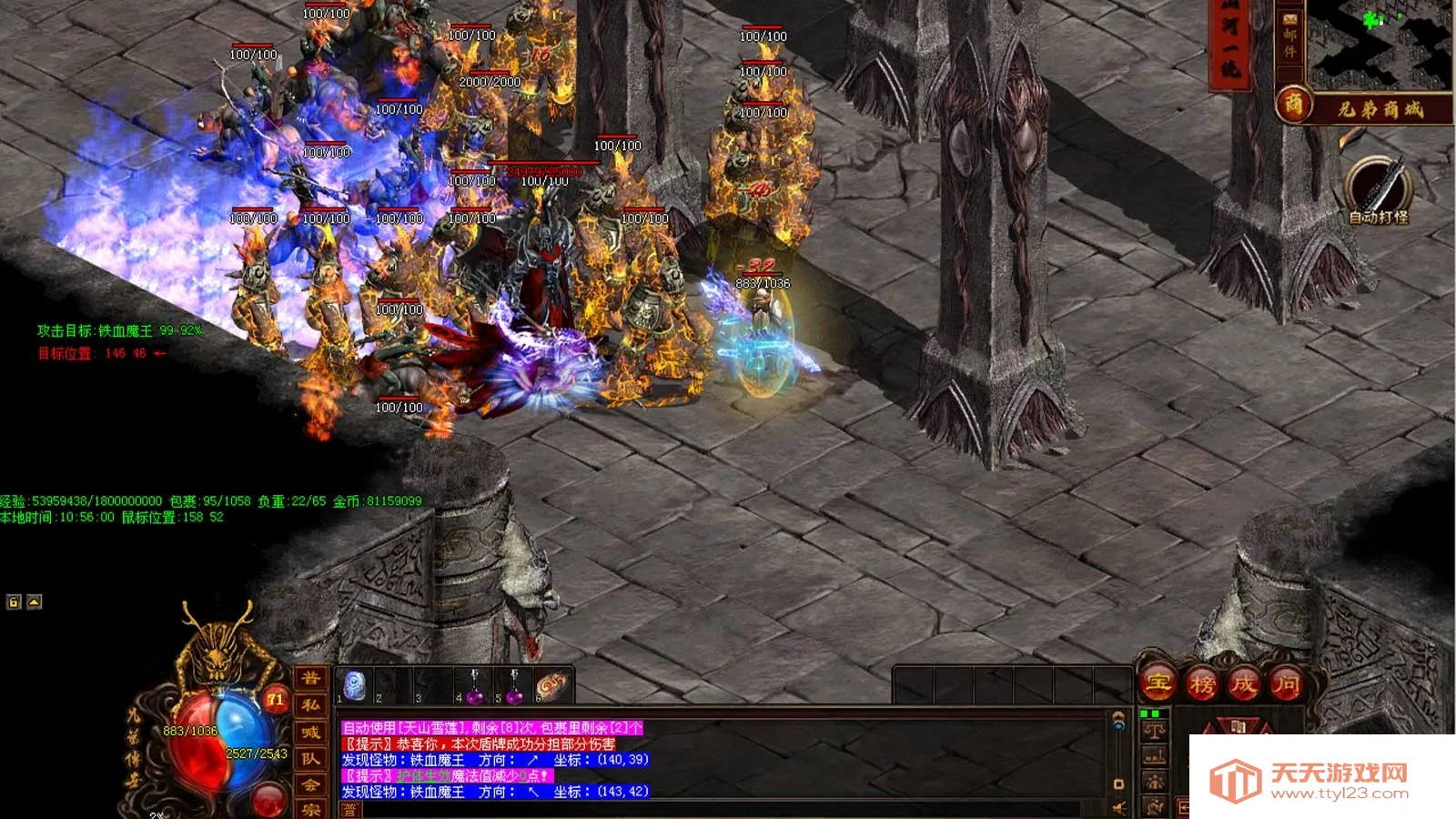Open the minimap
Image resolution: width=1456 pixels, height=819 pixels.
[x=1379, y=44]
